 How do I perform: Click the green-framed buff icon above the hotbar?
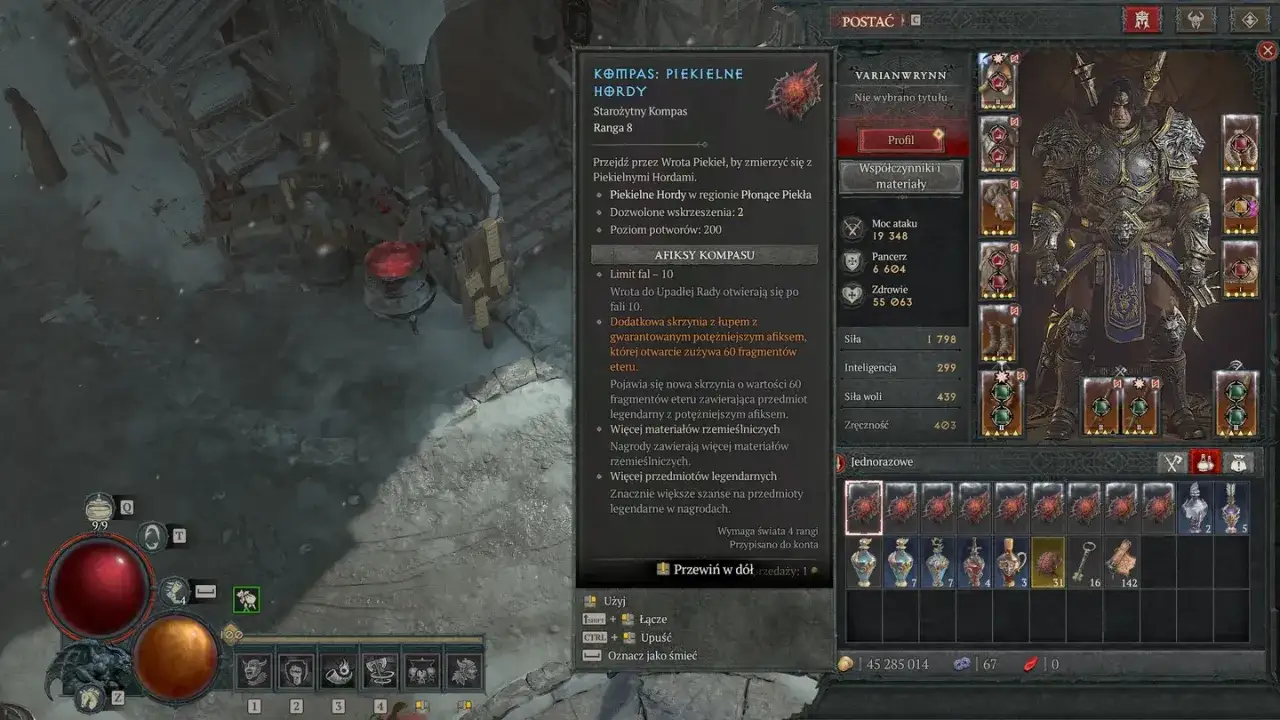[x=244, y=601]
